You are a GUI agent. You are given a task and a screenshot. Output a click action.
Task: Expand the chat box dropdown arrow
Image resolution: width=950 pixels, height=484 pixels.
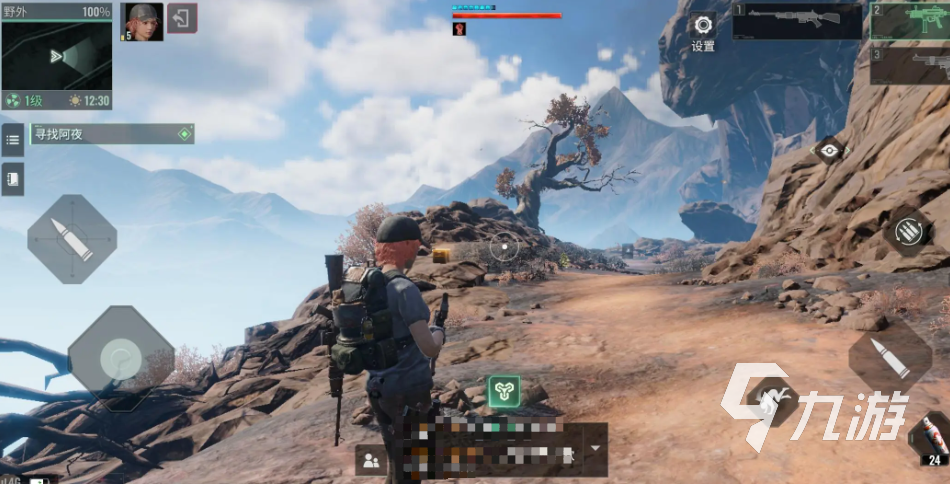tap(595, 448)
